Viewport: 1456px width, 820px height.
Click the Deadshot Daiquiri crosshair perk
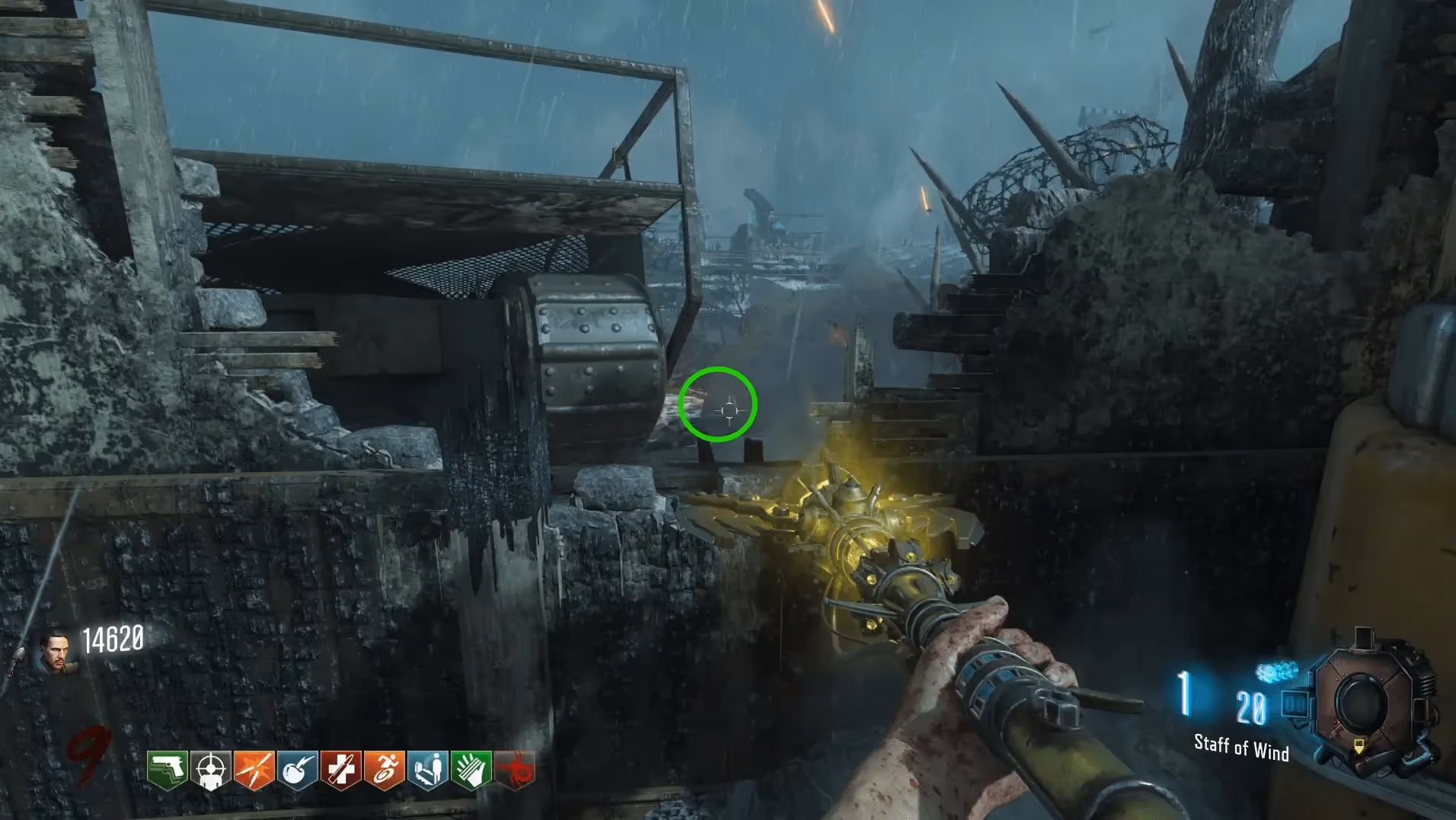211,770
